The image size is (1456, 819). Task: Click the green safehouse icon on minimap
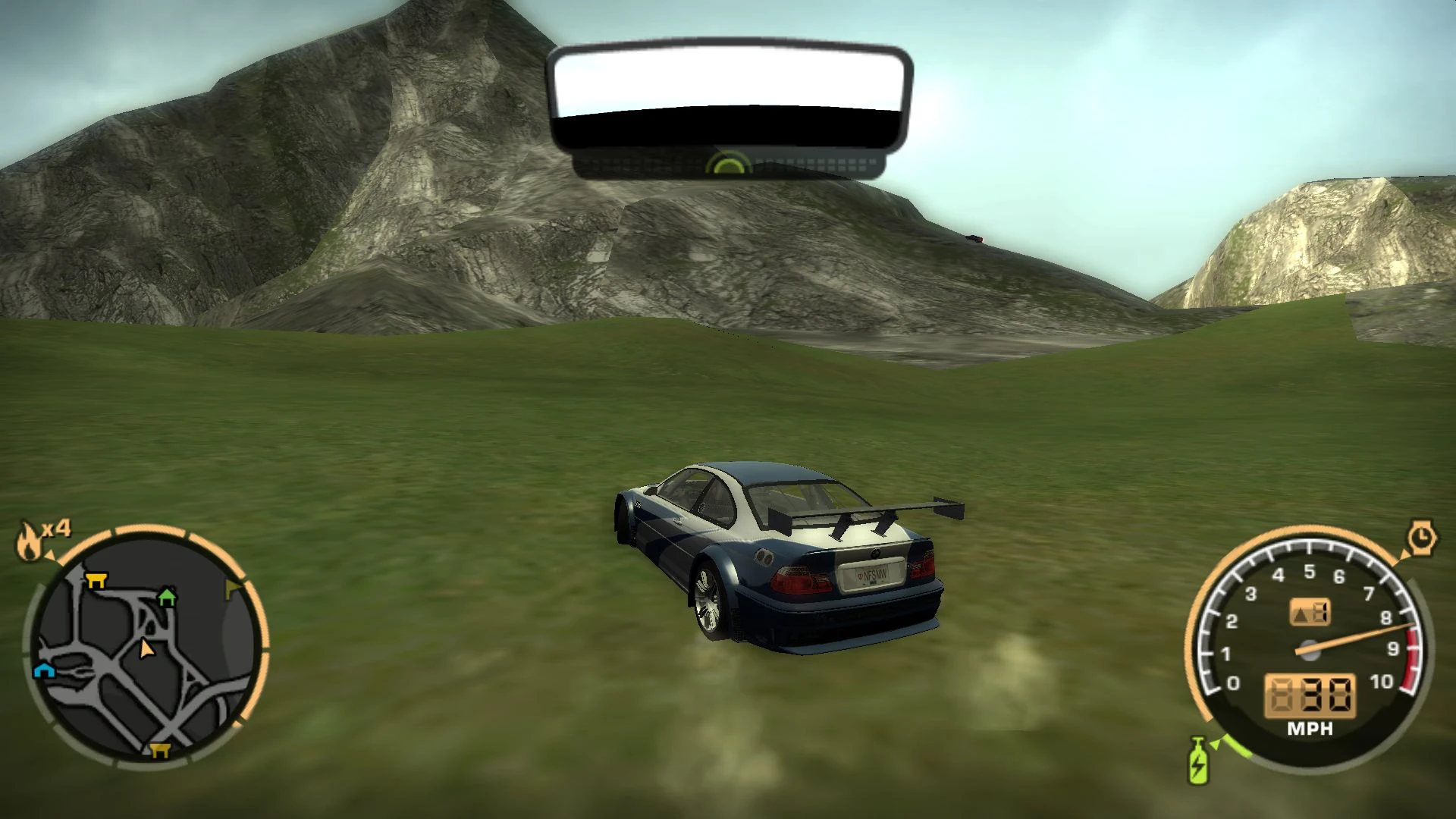click(x=167, y=598)
